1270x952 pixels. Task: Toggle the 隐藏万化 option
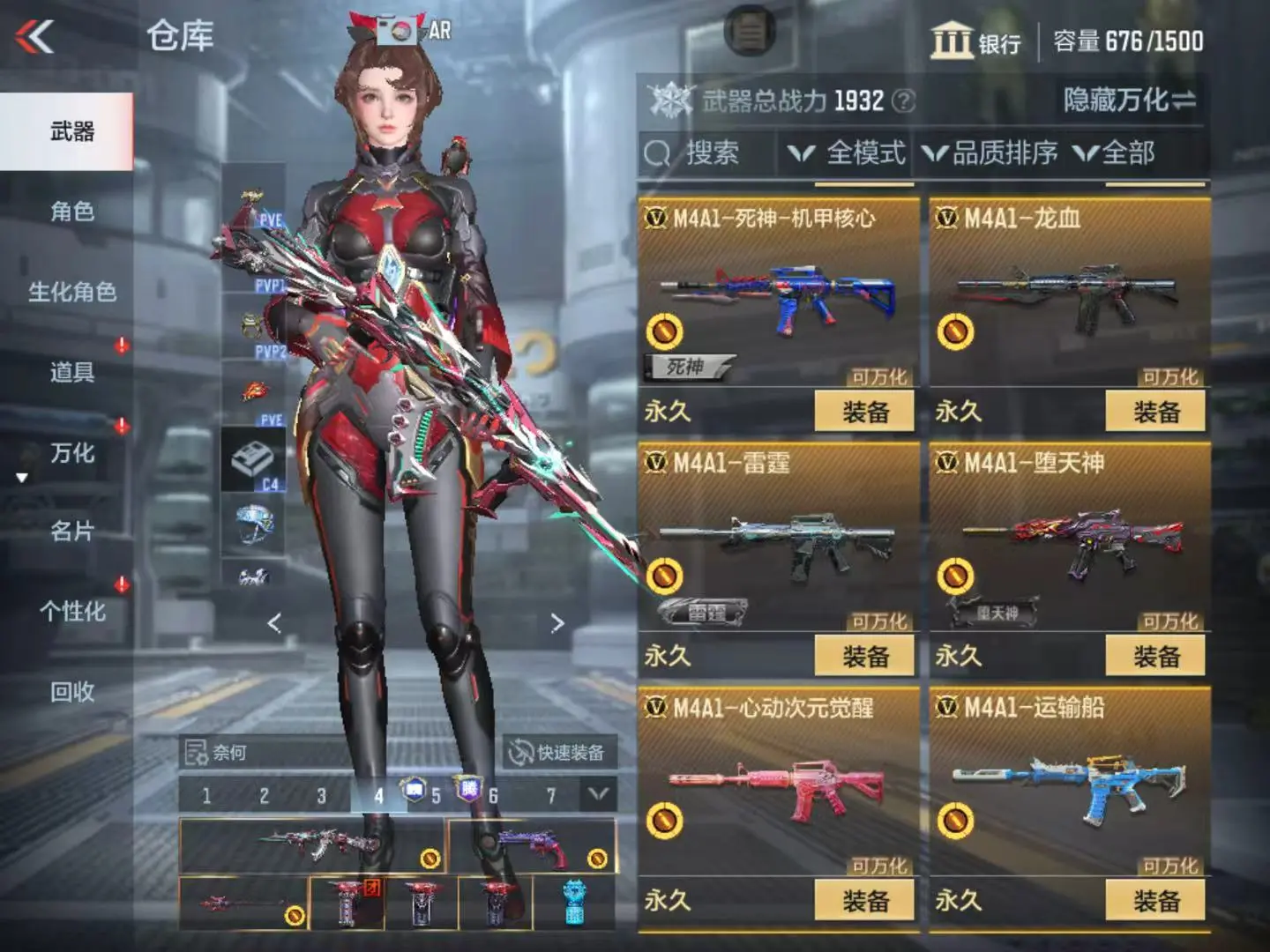coord(1129,100)
